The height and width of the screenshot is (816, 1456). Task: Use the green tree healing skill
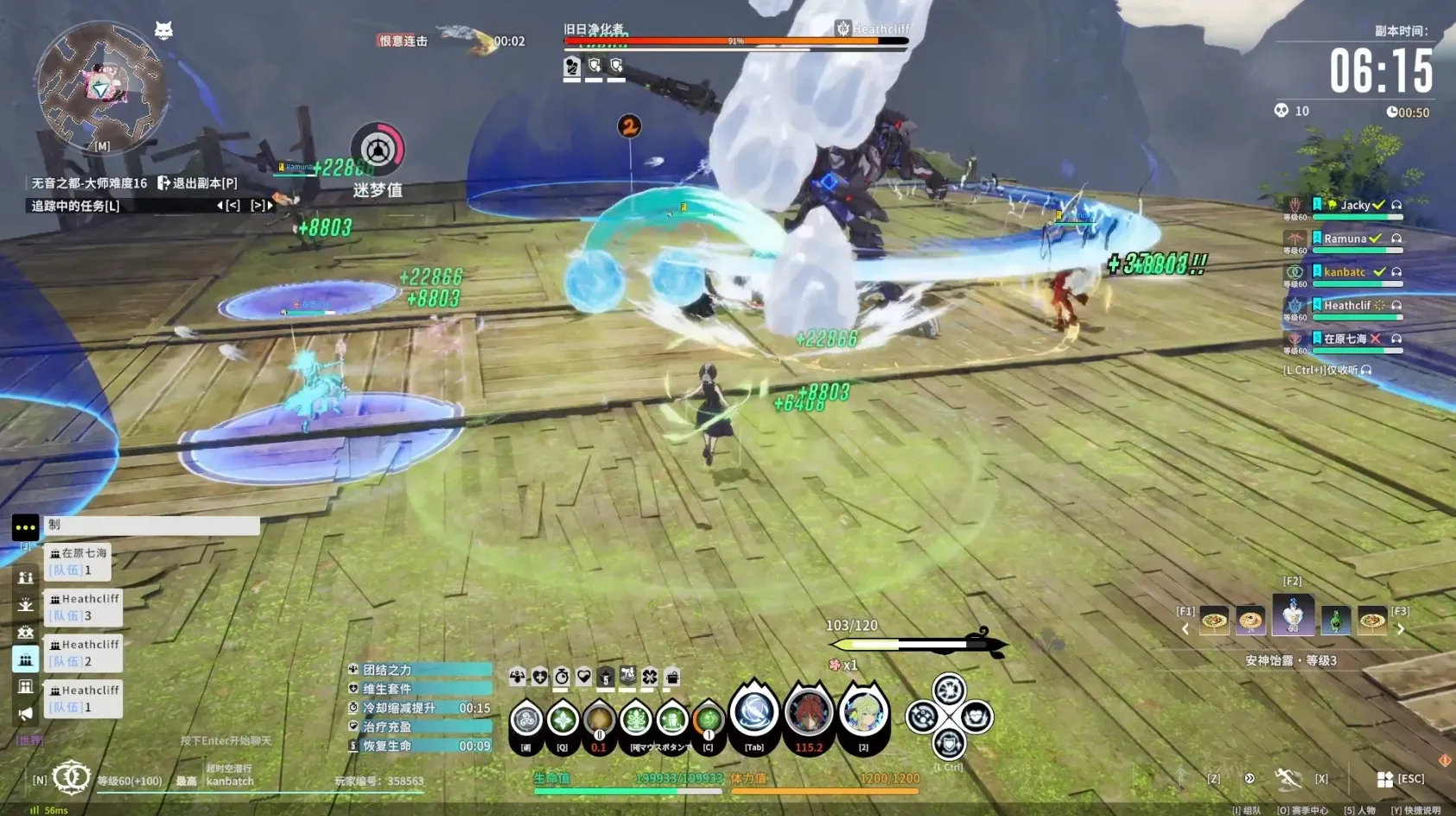(x=636, y=719)
